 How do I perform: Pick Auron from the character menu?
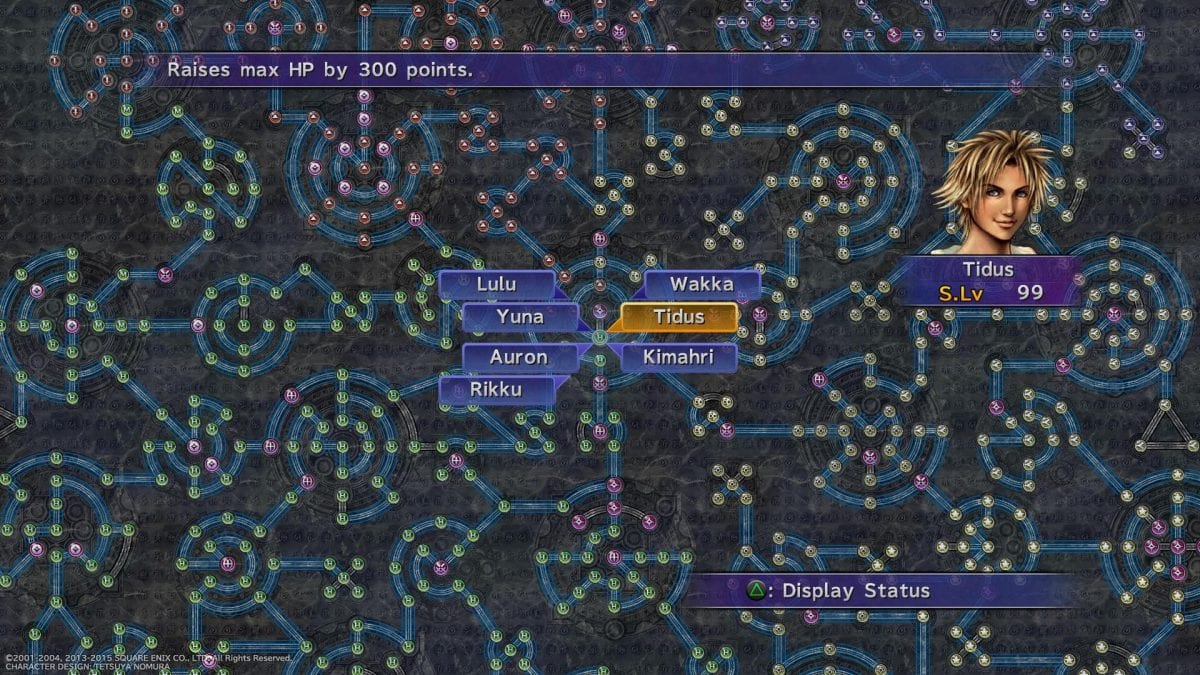[x=519, y=357]
